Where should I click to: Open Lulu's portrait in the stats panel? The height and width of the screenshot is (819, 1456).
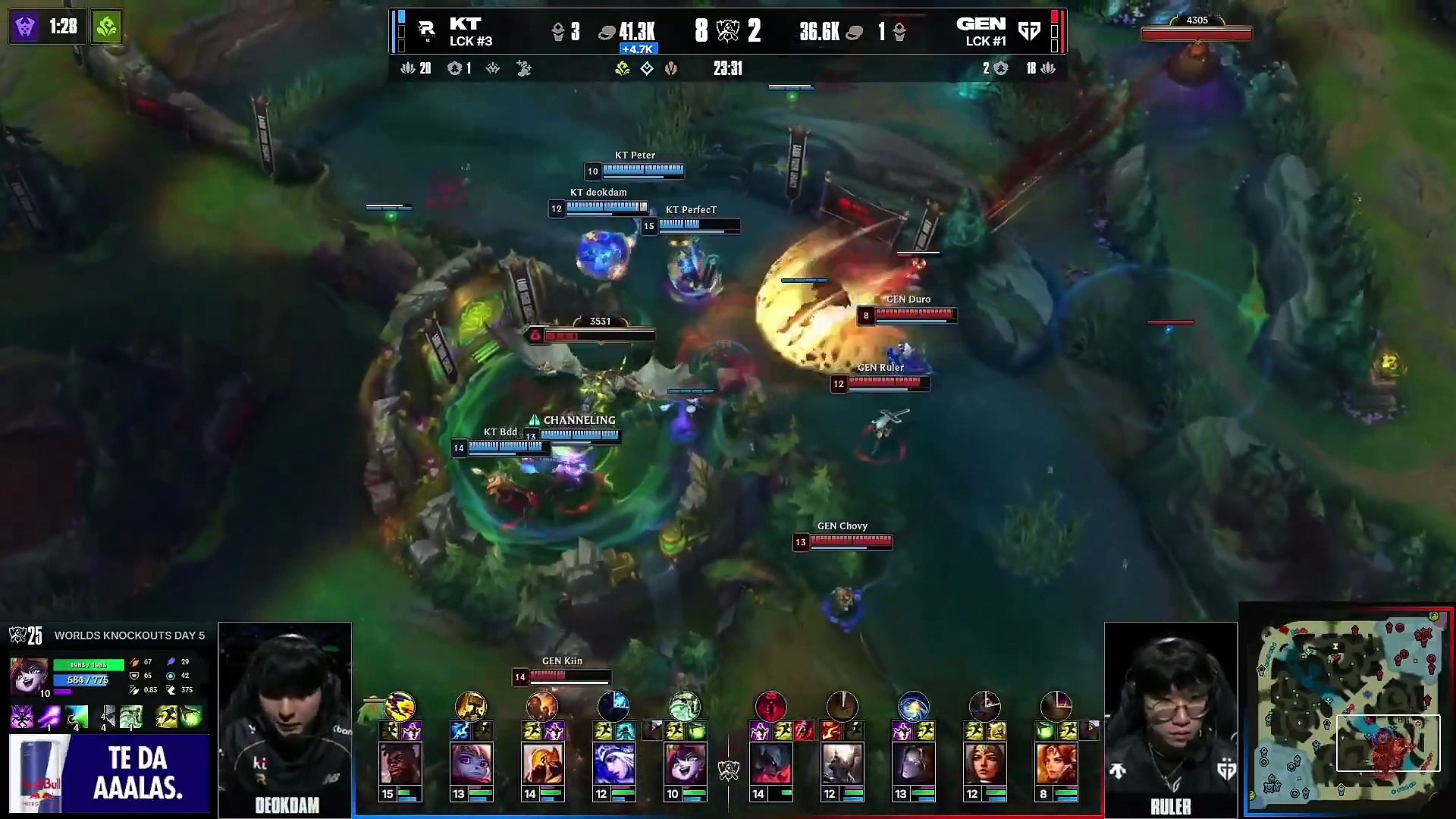29,674
